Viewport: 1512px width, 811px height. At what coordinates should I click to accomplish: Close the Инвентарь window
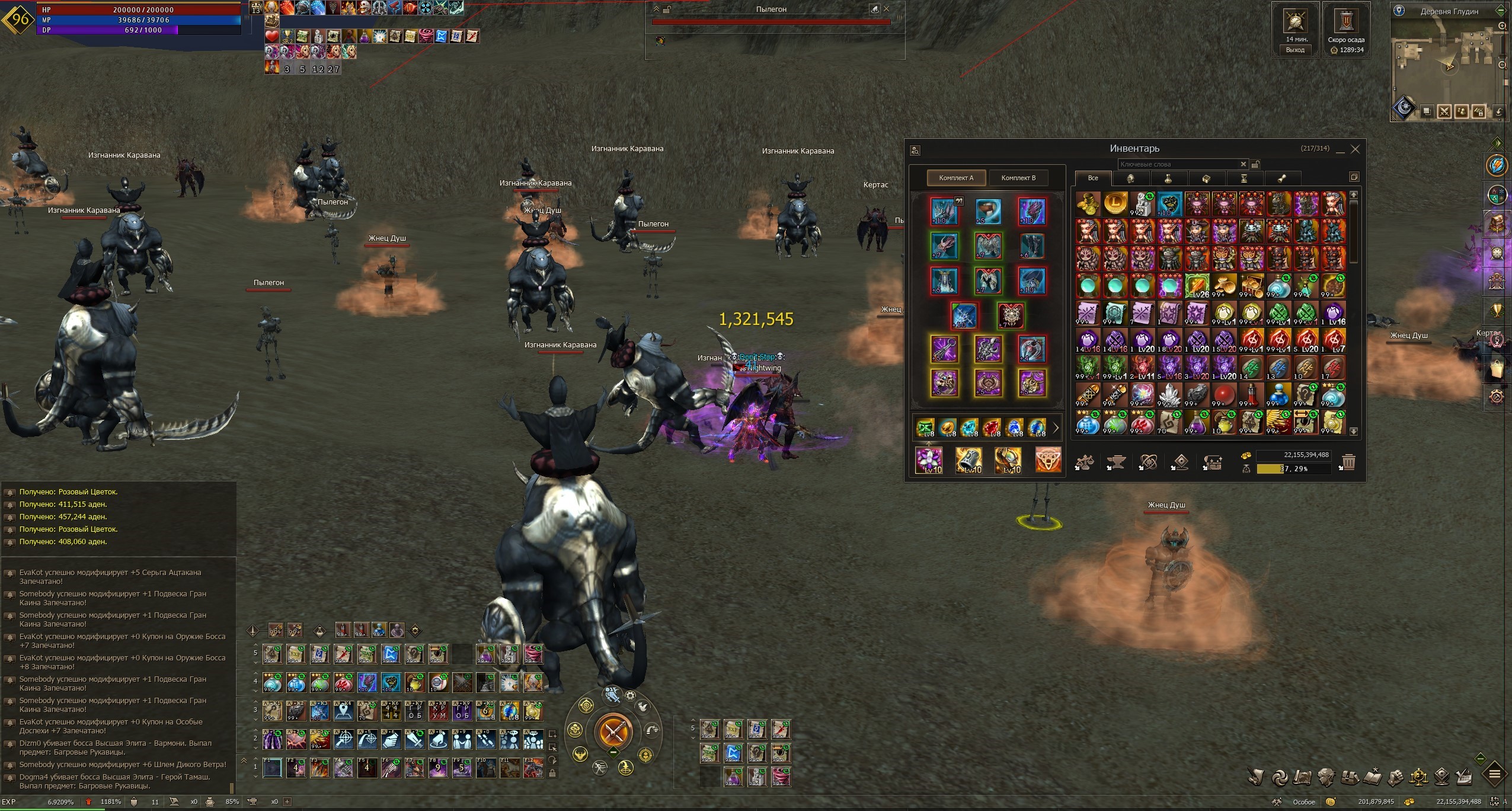pyautogui.click(x=1355, y=149)
